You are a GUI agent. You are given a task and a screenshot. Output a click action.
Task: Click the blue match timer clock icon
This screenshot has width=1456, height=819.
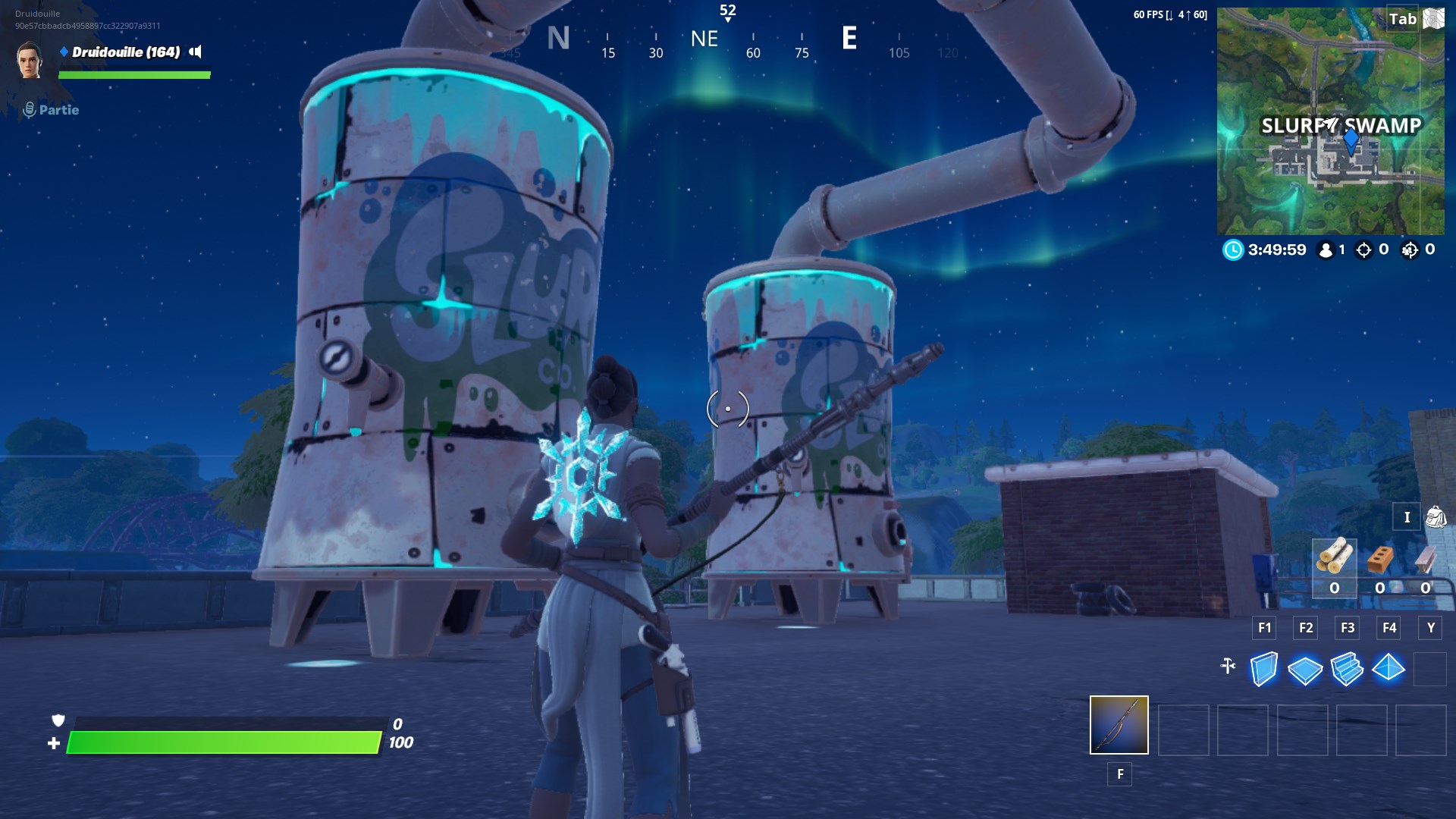pyautogui.click(x=1234, y=250)
